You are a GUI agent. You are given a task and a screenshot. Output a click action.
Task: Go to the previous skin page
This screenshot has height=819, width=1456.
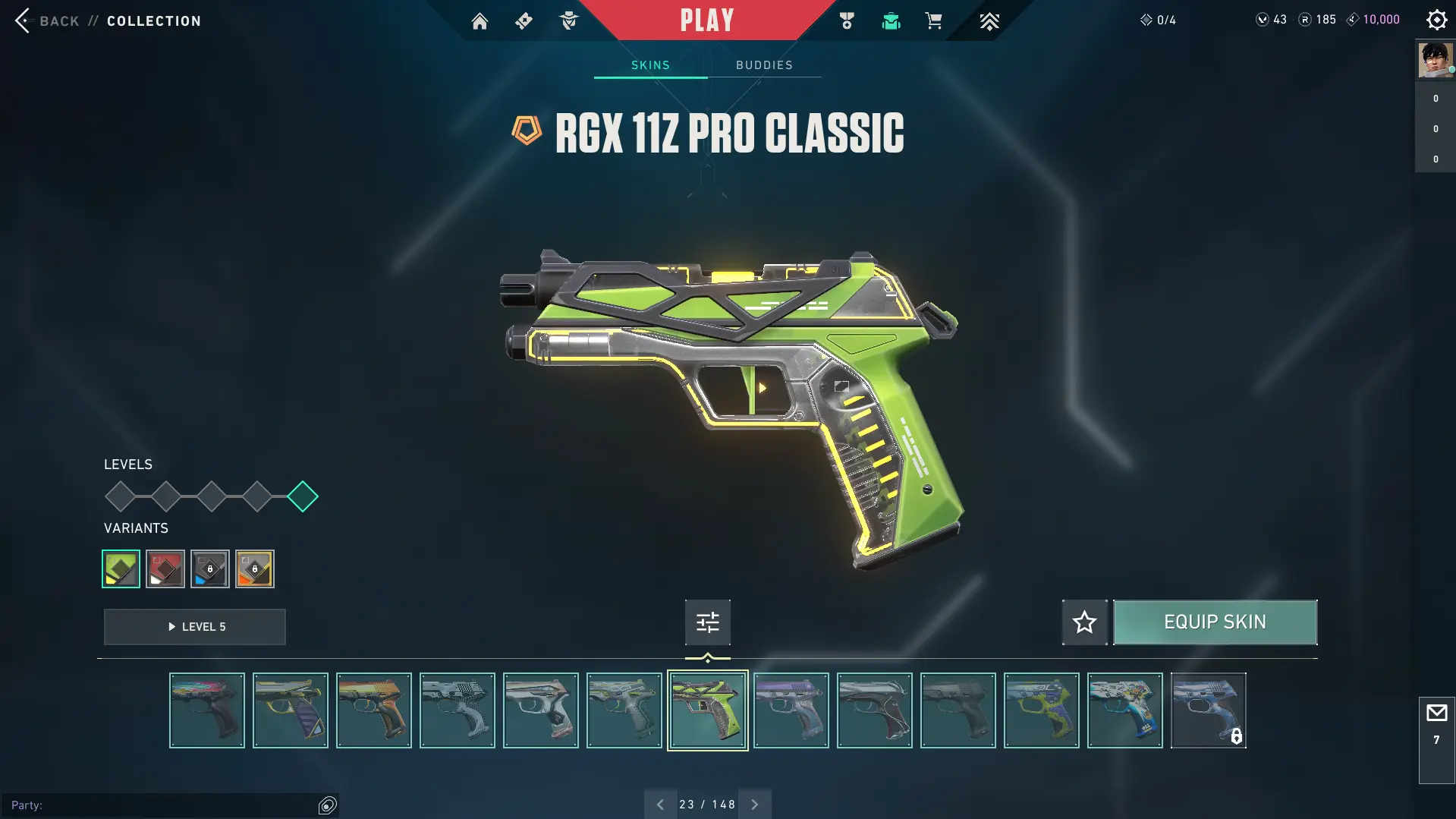660,805
